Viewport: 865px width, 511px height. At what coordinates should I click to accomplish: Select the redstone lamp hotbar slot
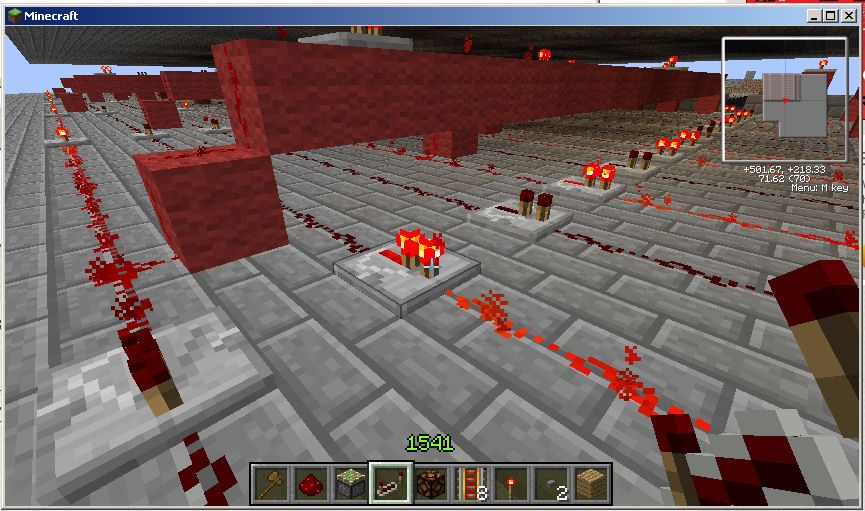pos(431,484)
